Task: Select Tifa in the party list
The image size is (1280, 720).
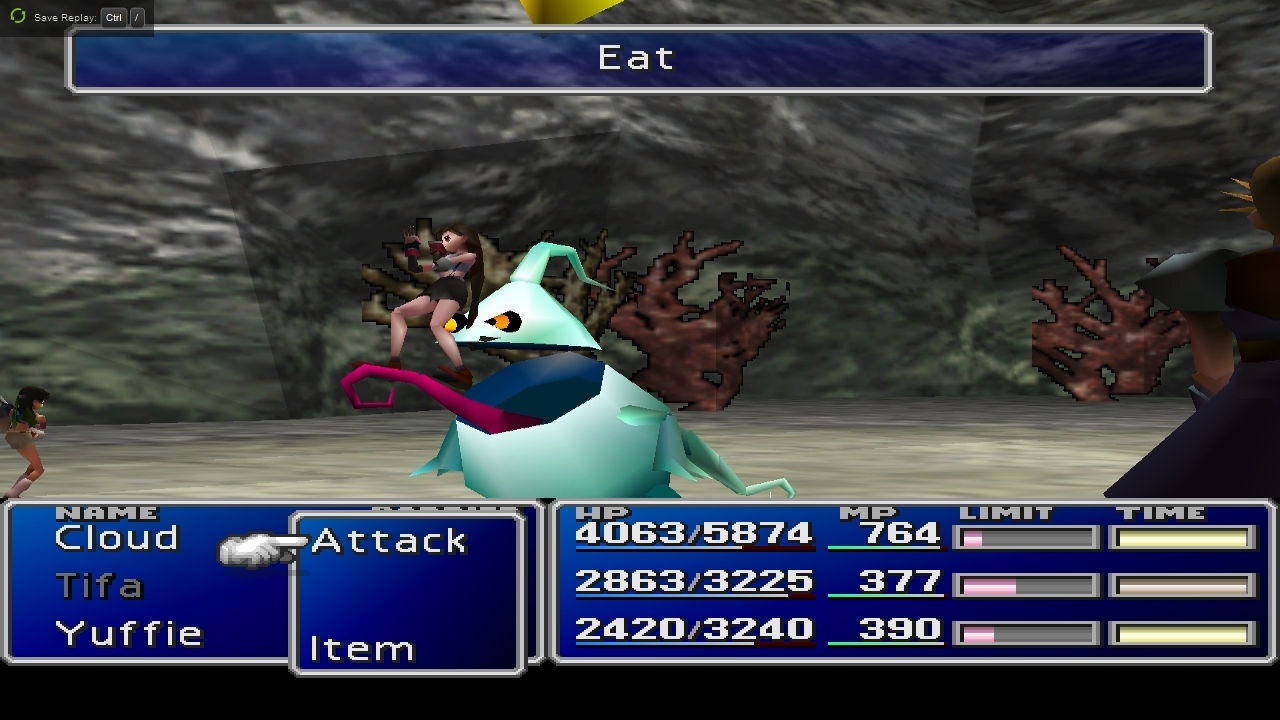Action: coord(100,585)
